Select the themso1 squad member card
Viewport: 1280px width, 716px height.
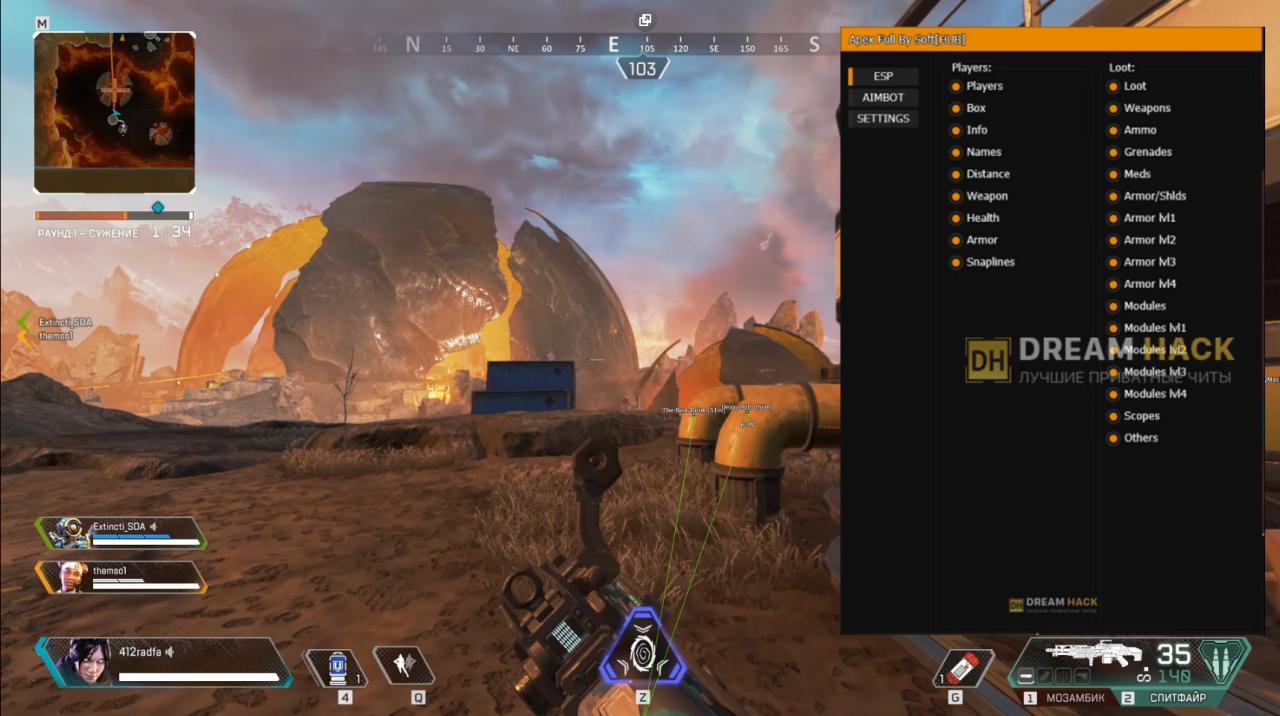[x=121, y=577]
